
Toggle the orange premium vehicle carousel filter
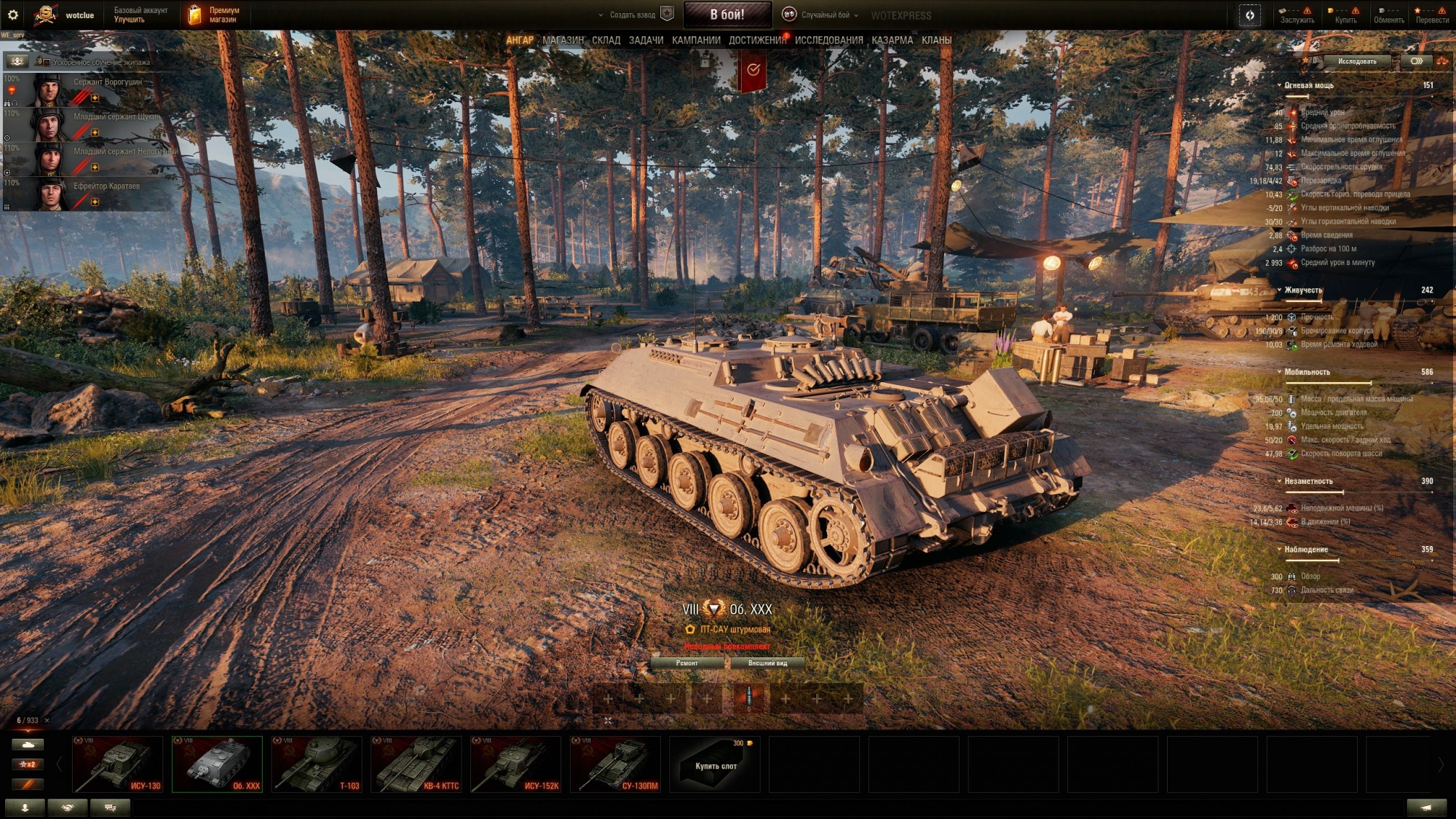[28, 785]
